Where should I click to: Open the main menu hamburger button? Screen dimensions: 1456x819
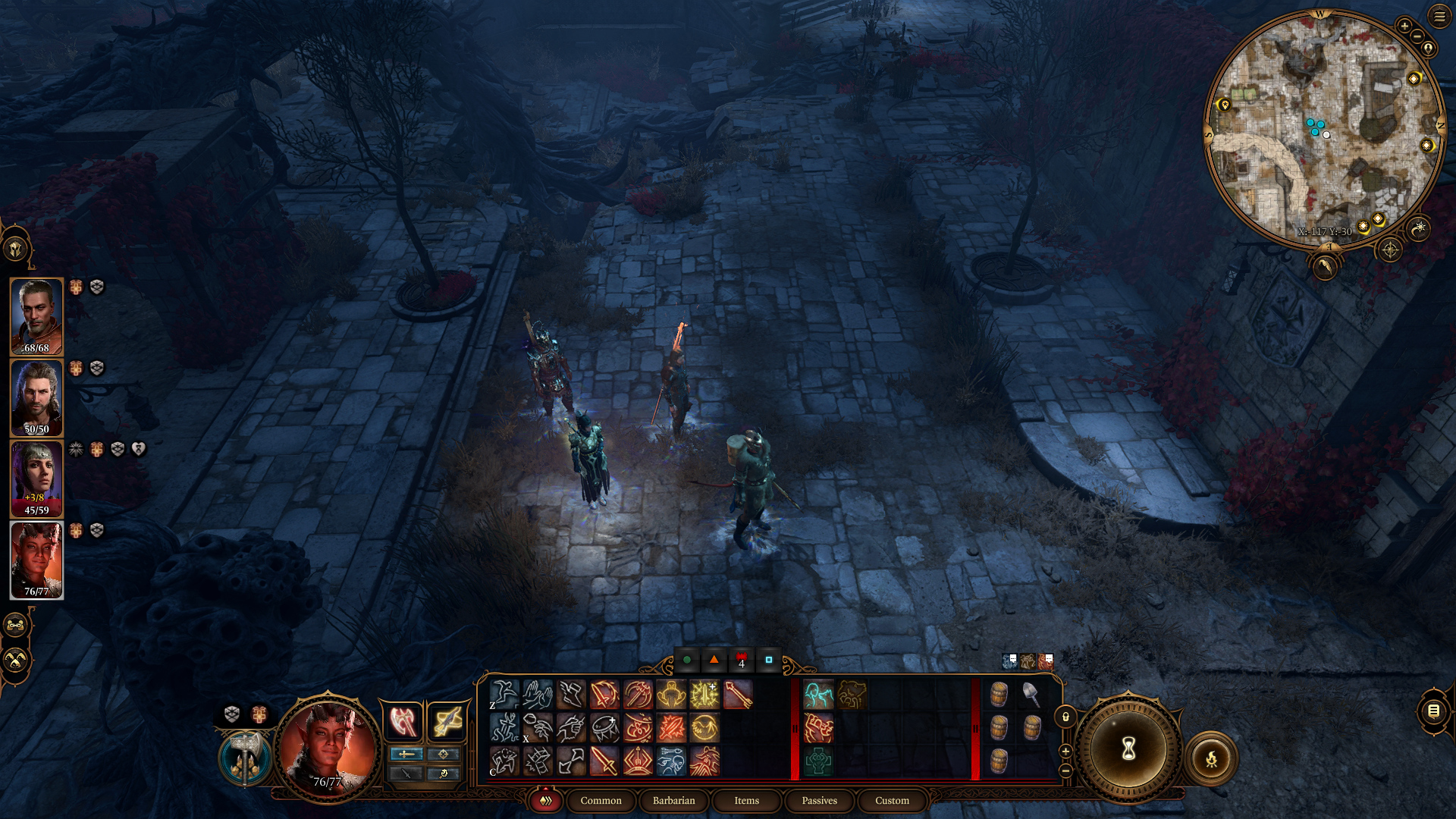point(1439,16)
